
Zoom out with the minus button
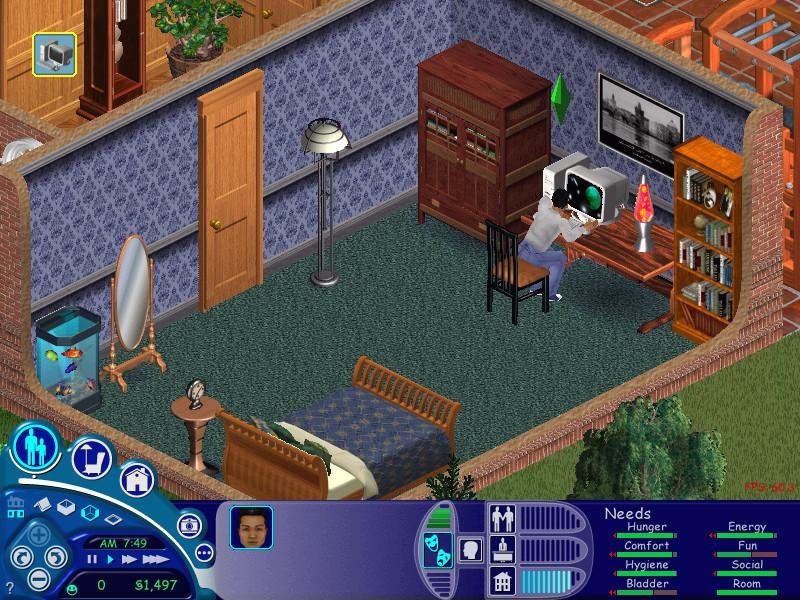[40, 577]
